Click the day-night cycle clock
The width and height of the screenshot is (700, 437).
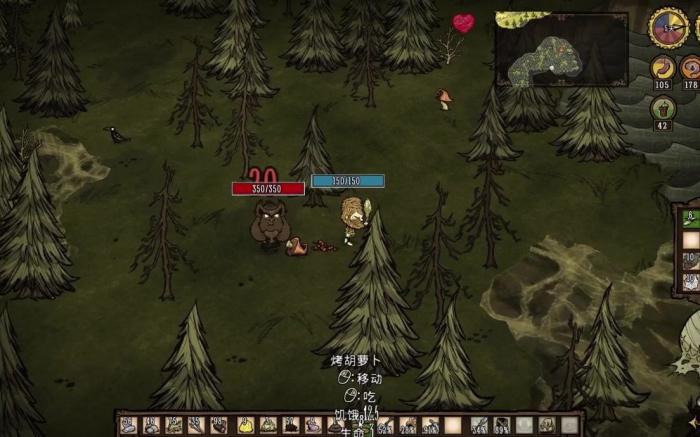click(666, 27)
